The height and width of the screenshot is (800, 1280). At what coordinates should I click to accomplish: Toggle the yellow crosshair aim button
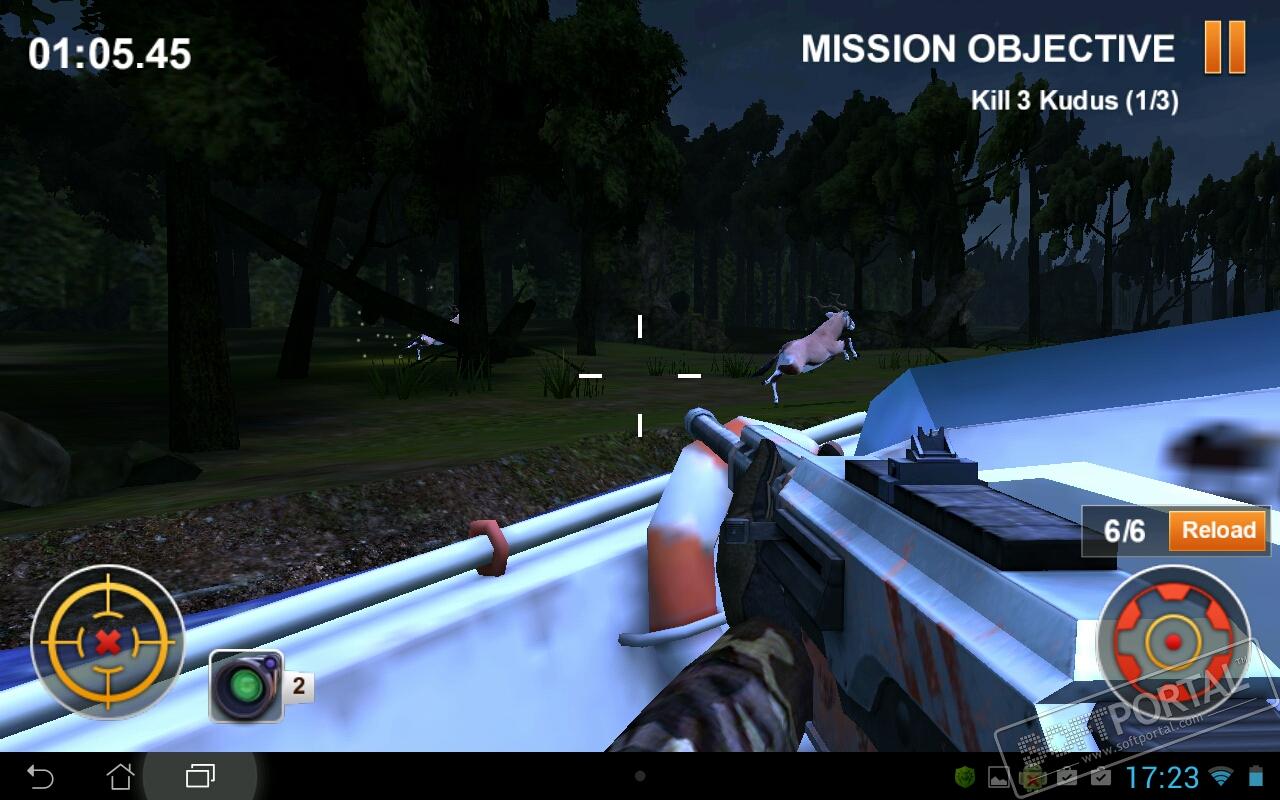click(x=107, y=639)
